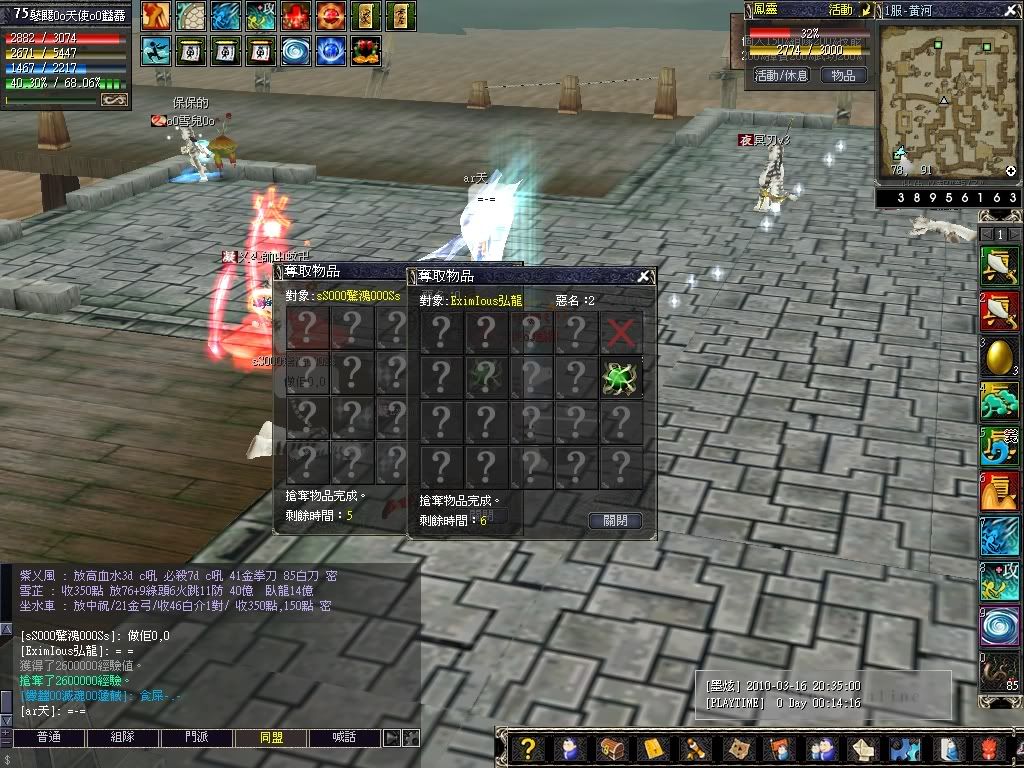Screen dimensions: 1024x768
Task: Close the front loot window with 關閉
Action: pos(615,521)
